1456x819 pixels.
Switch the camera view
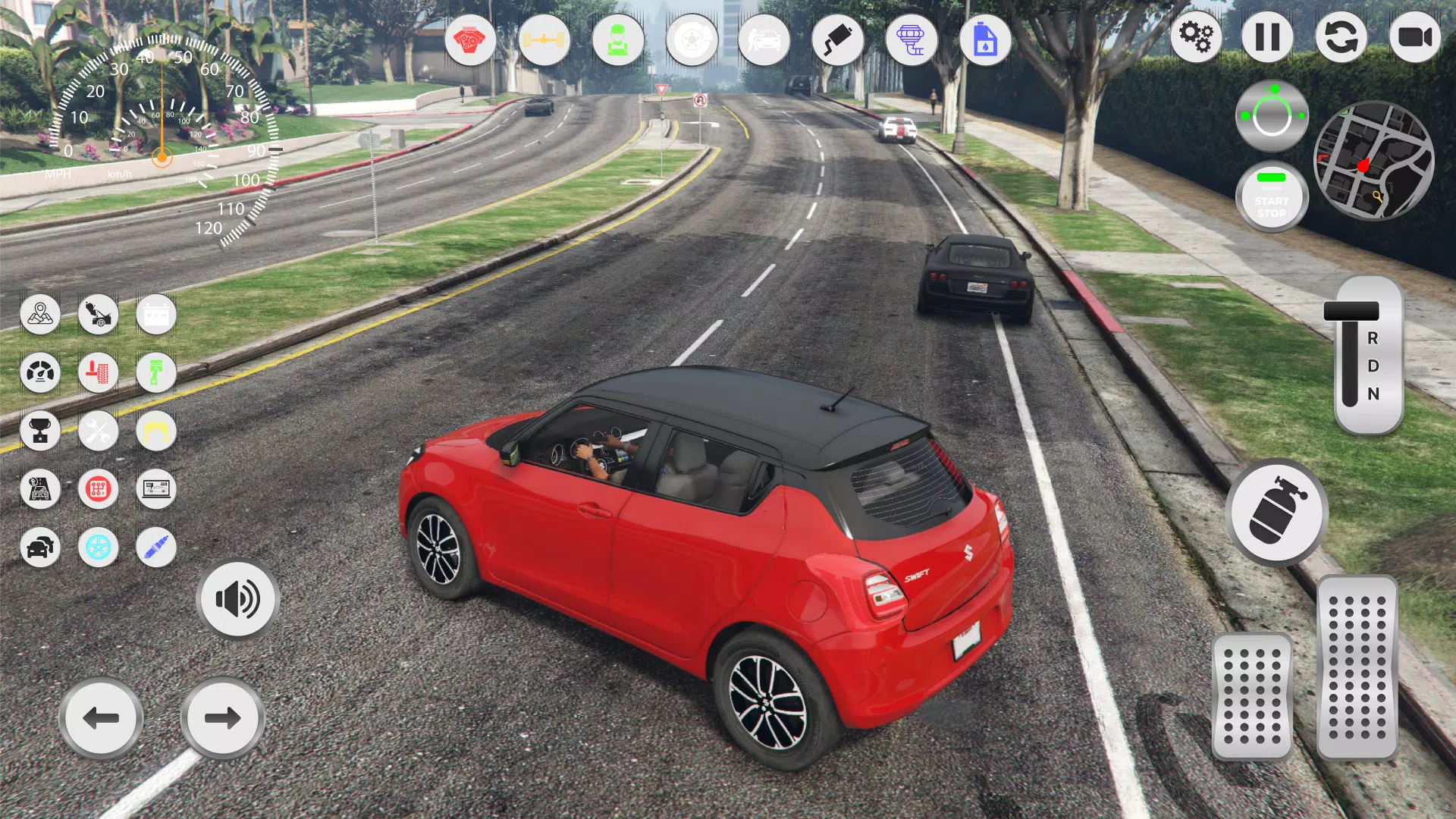click(1414, 37)
